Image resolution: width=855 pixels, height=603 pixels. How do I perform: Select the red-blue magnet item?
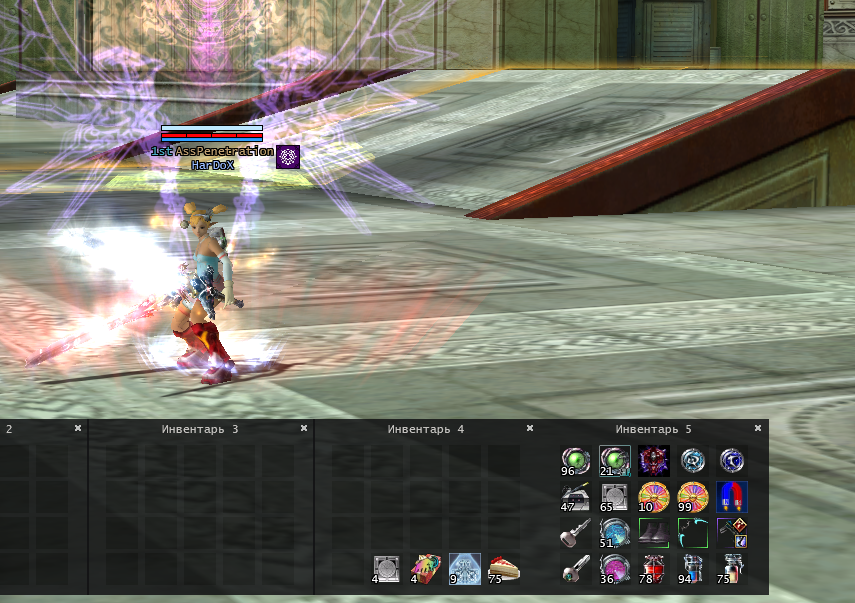732,496
